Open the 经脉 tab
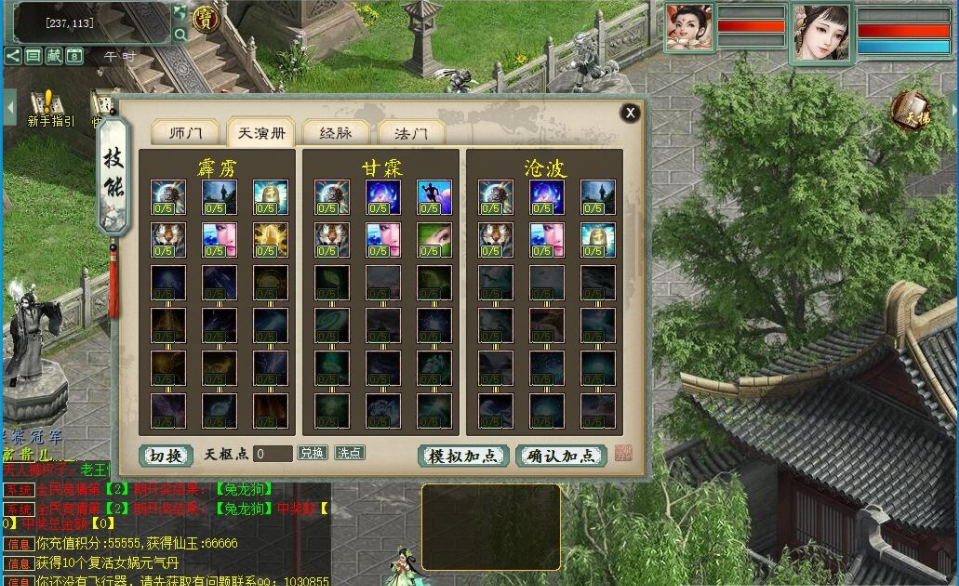Image resolution: width=959 pixels, height=586 pixels. tap(334, 133)
